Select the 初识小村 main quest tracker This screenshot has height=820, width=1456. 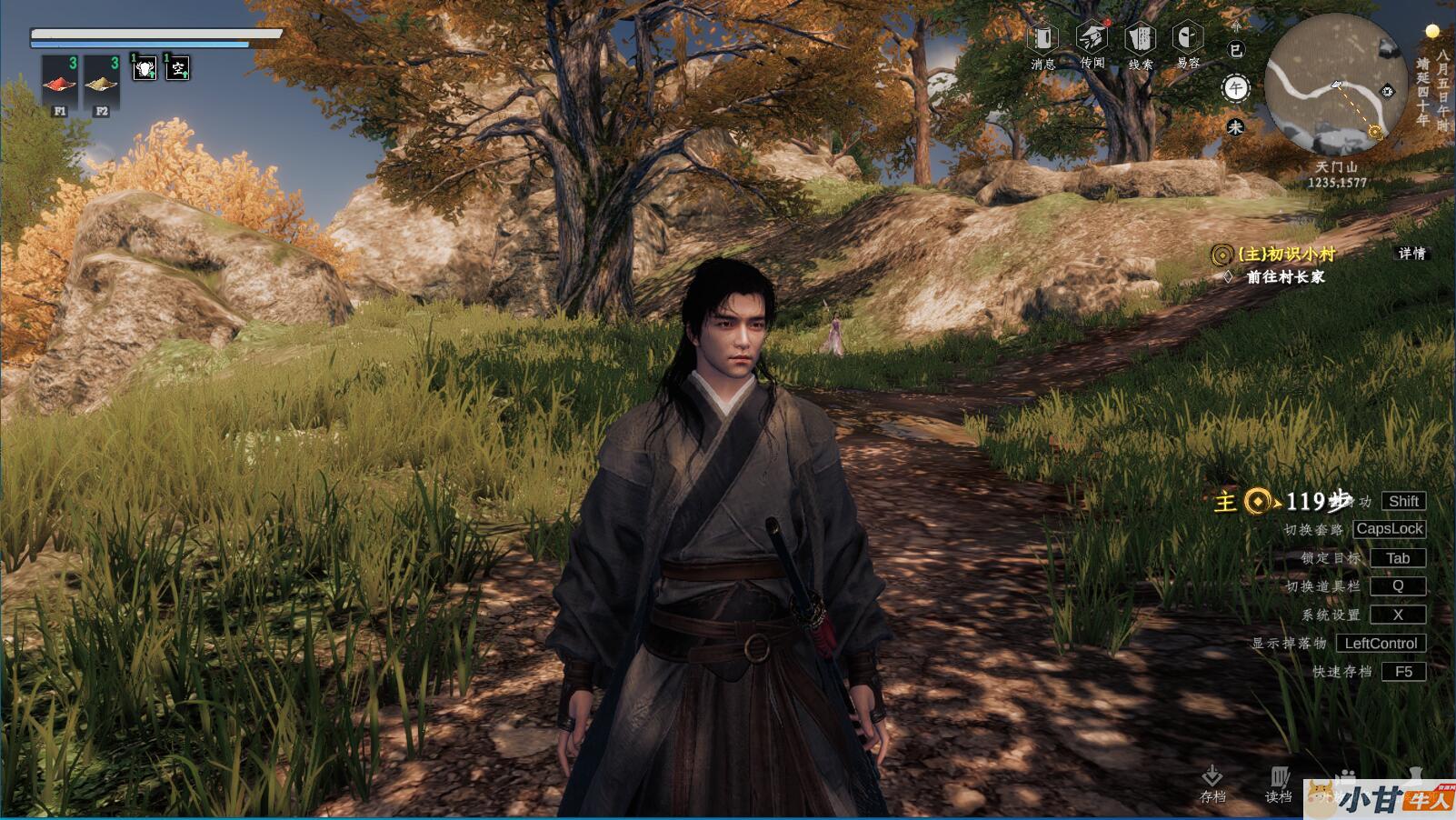[x=1285, y=255]
